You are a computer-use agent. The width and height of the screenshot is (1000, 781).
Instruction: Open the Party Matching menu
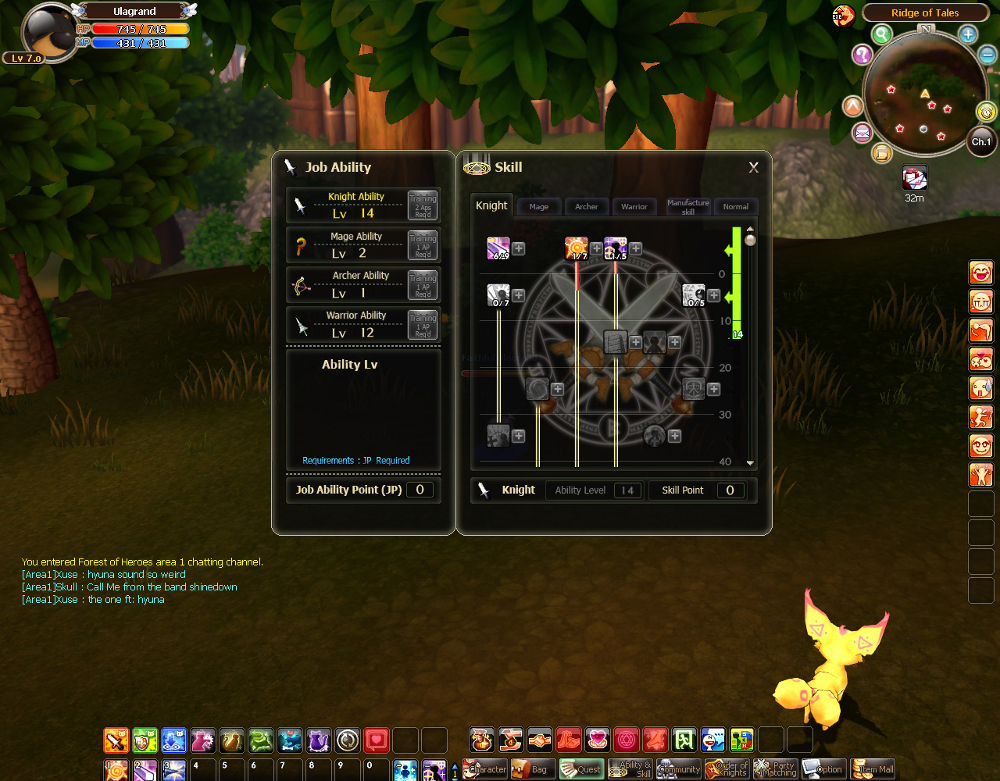click(775, 769)
